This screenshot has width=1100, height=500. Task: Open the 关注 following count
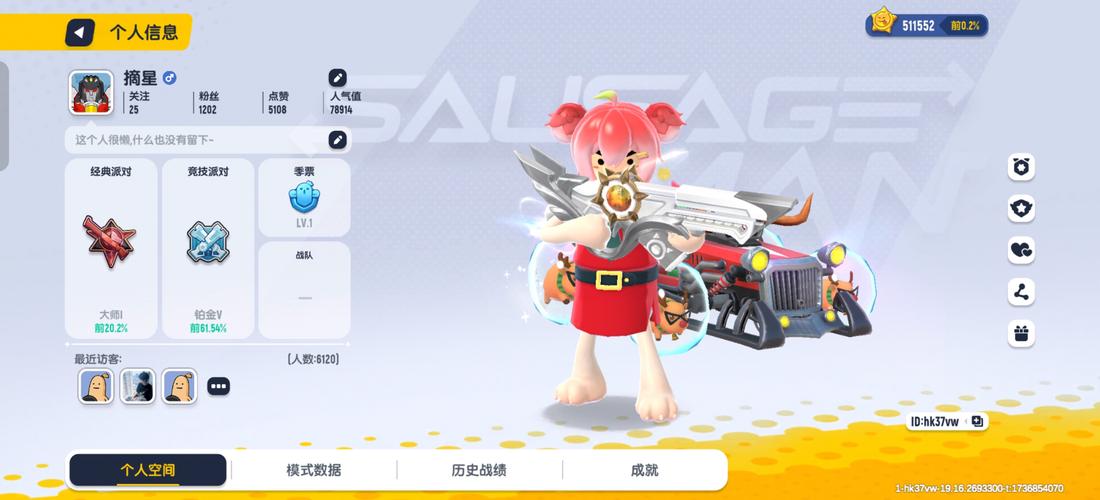(x=139, y=103)
